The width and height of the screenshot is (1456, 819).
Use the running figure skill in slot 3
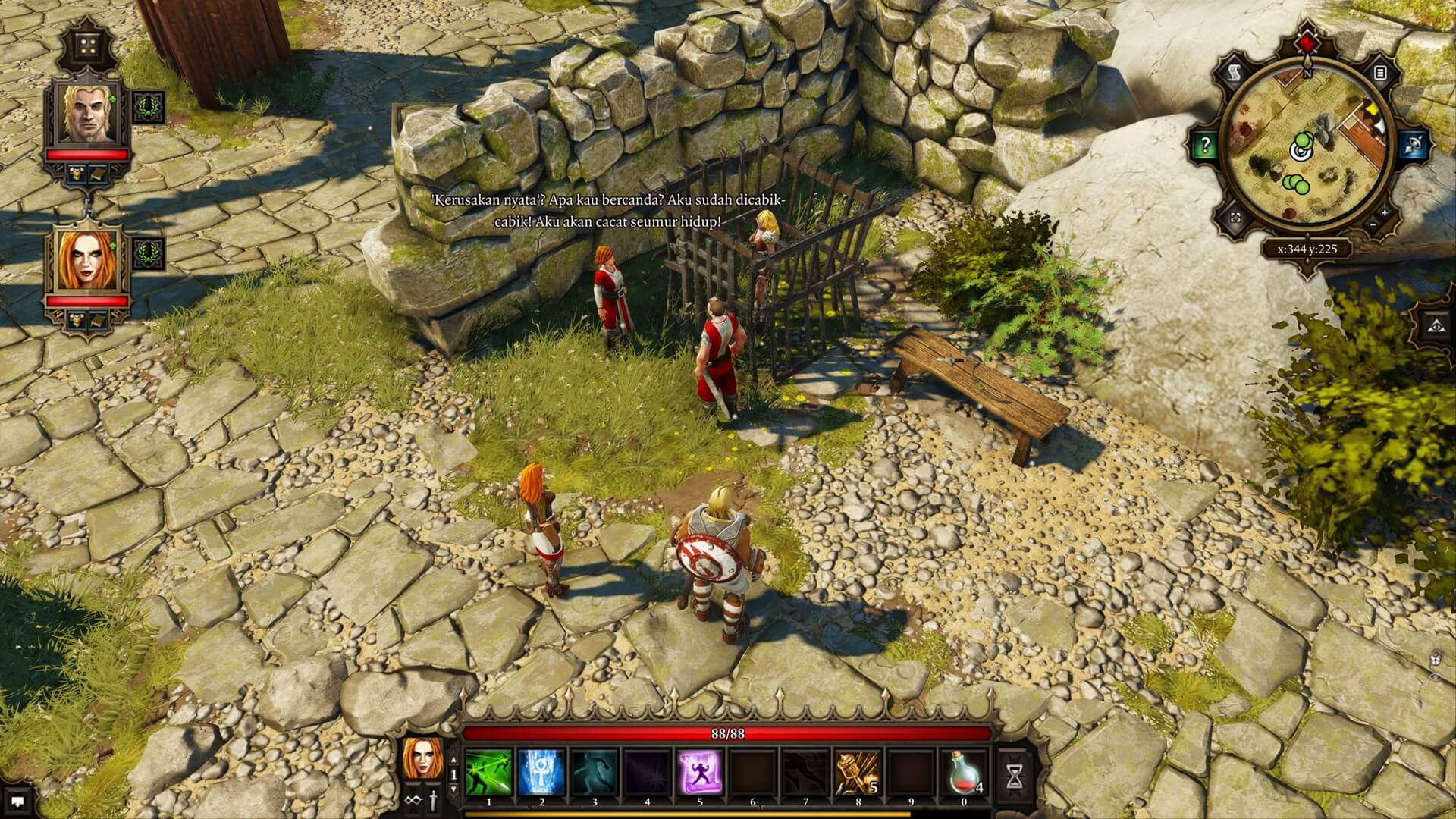595,773
